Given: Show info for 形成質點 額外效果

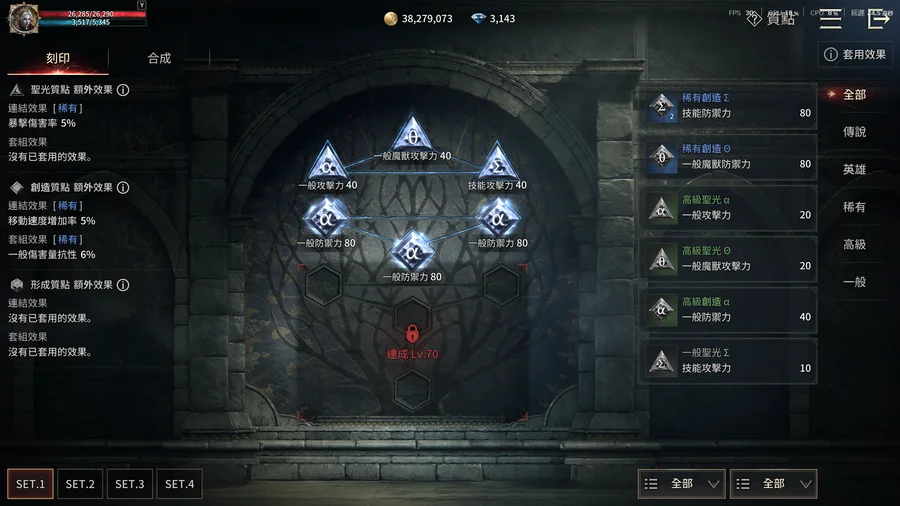Looking at the screenshot, I should [123, 286].
